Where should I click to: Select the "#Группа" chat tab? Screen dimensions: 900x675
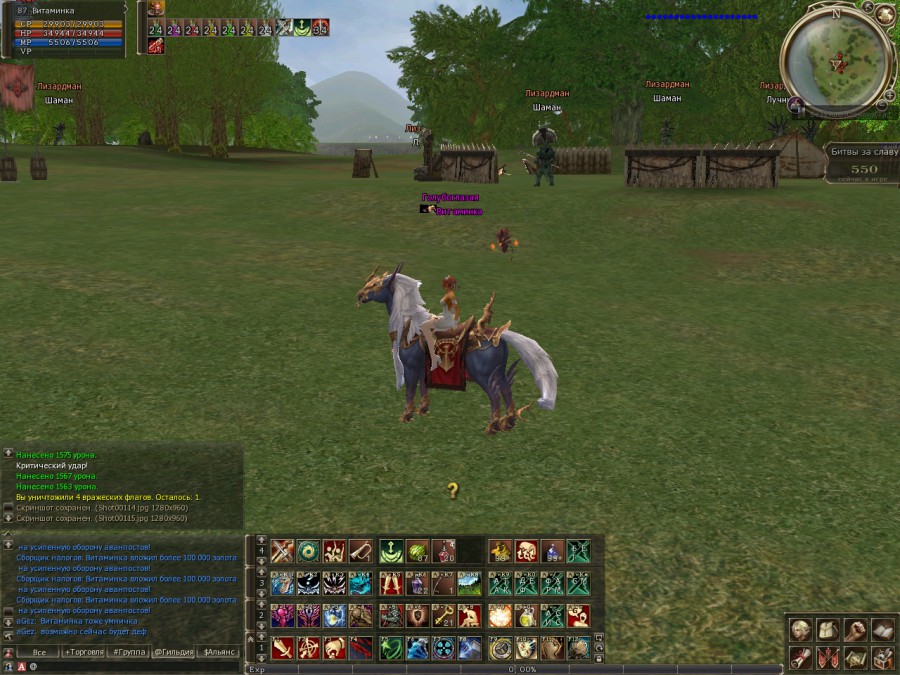point(129,651)
